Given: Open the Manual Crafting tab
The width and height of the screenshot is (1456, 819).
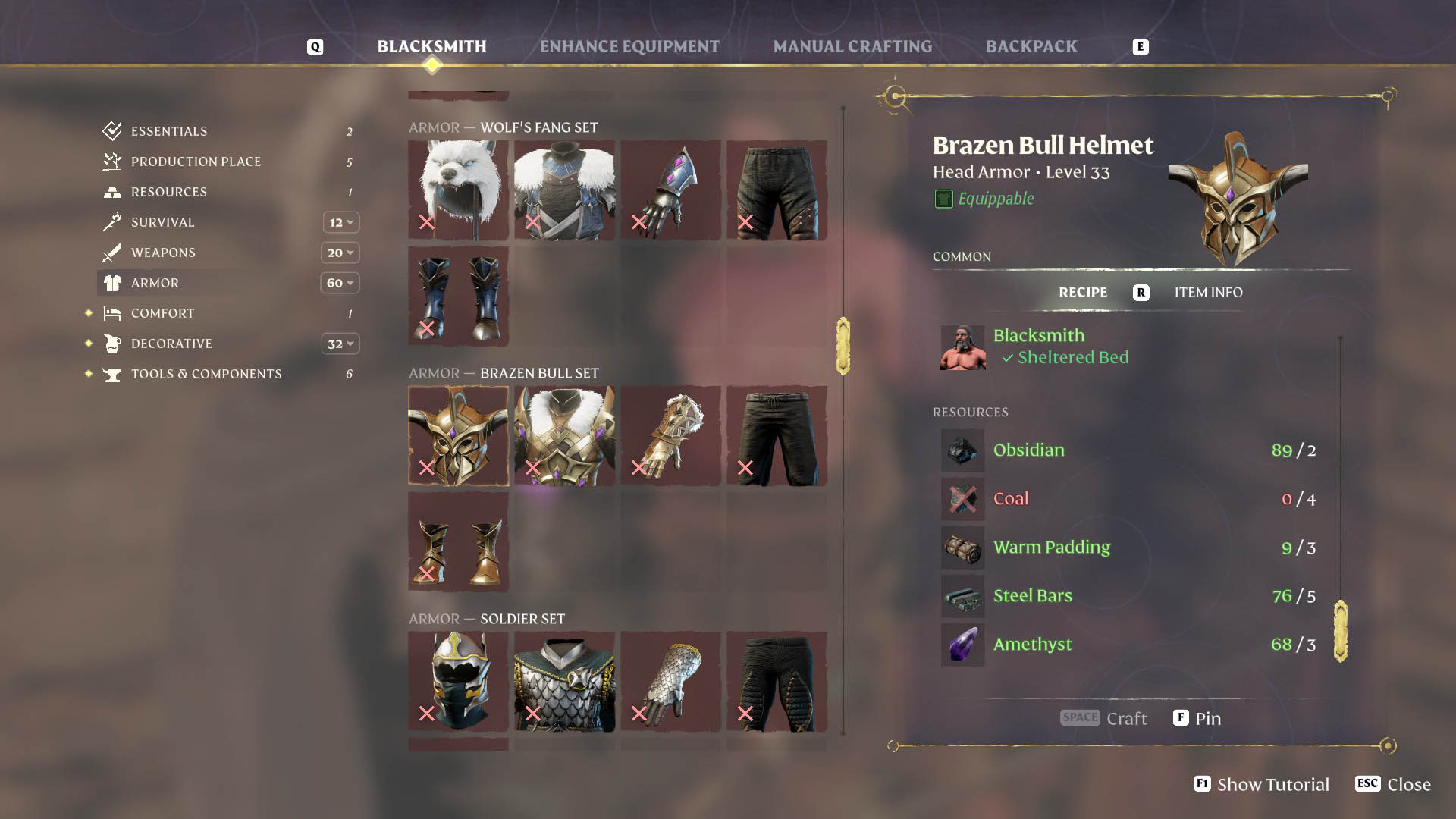Looking at the screenshot, I should click(852, 47).
